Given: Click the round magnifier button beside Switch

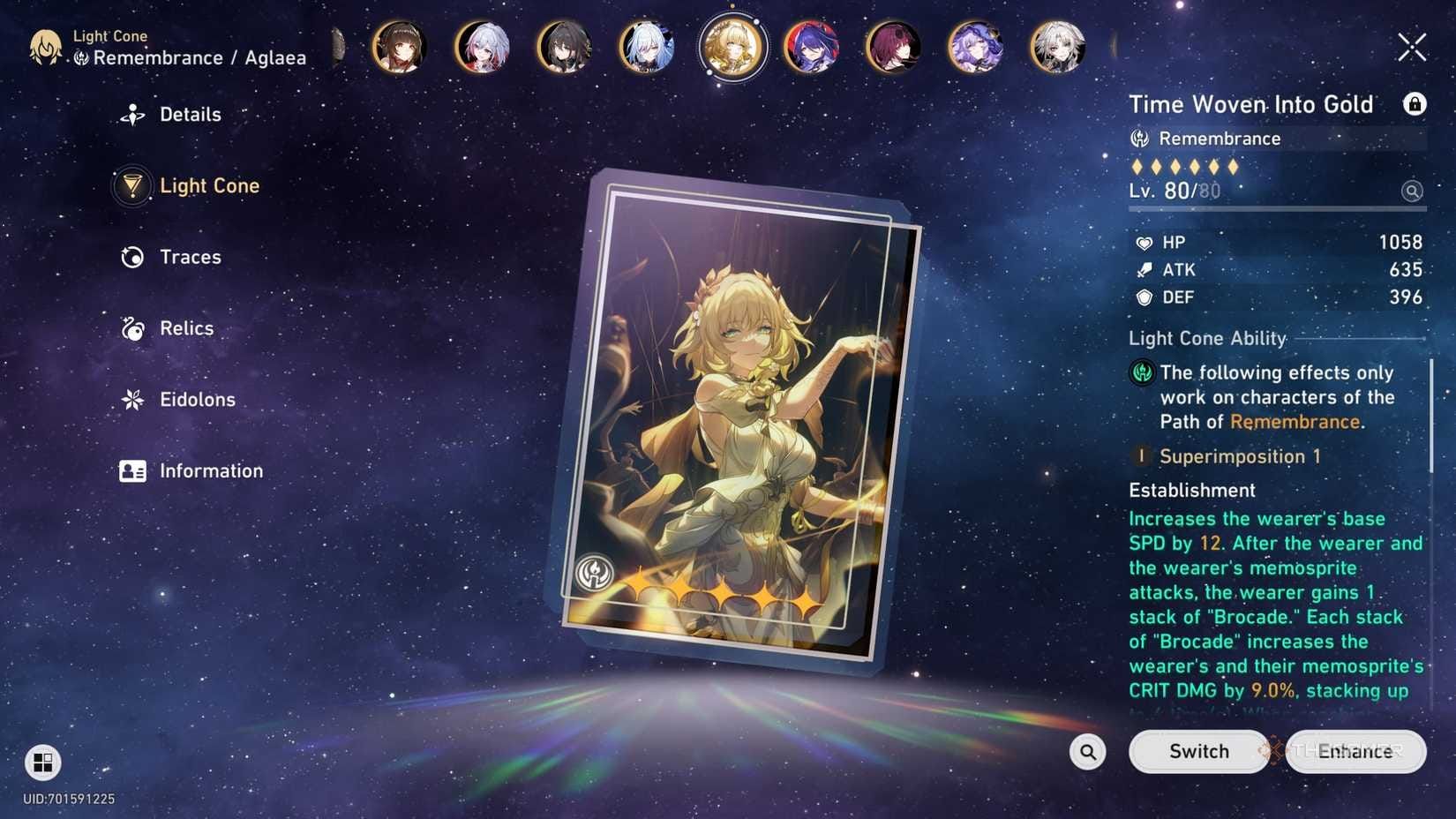Looking at the screenshot, I should pos(1087,752).
